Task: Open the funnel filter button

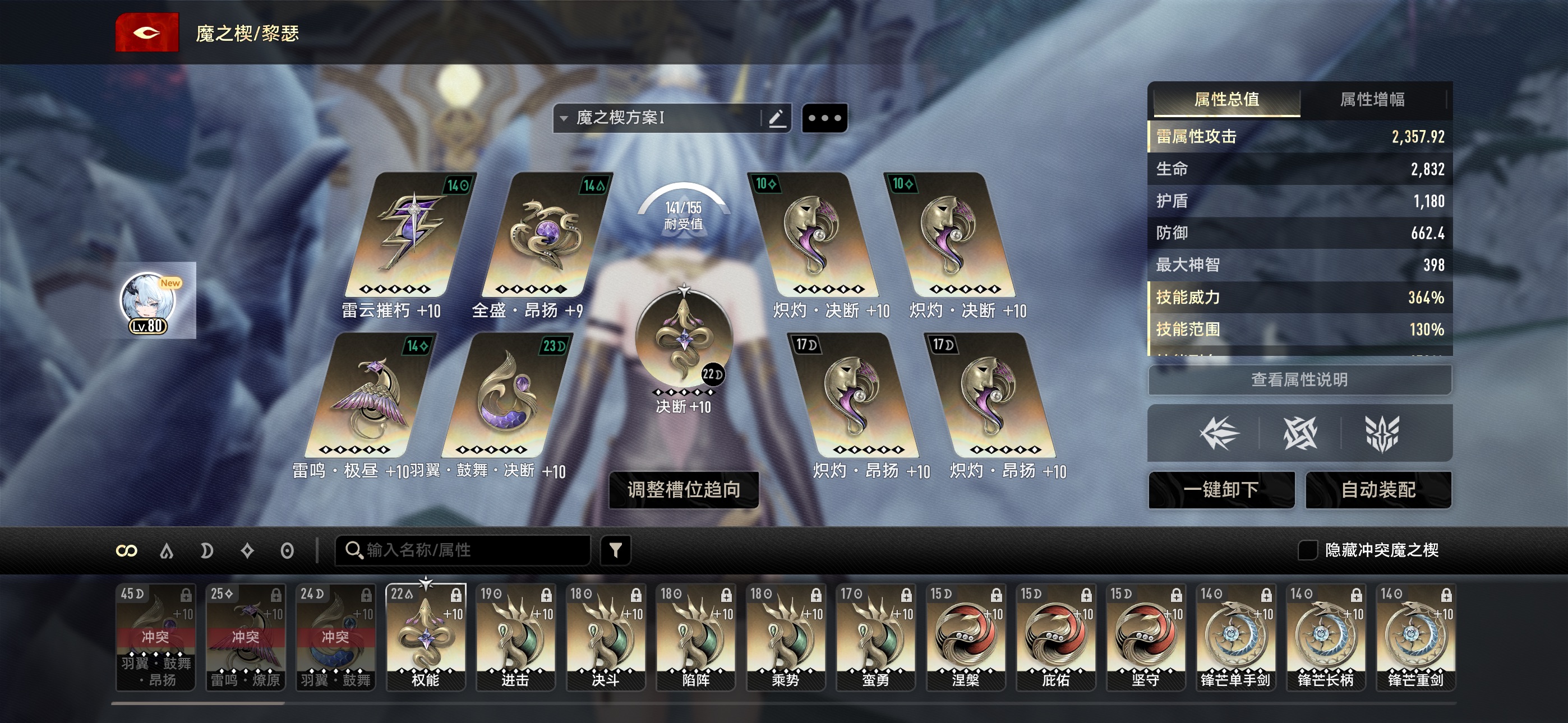Action: tap(615, 550)
